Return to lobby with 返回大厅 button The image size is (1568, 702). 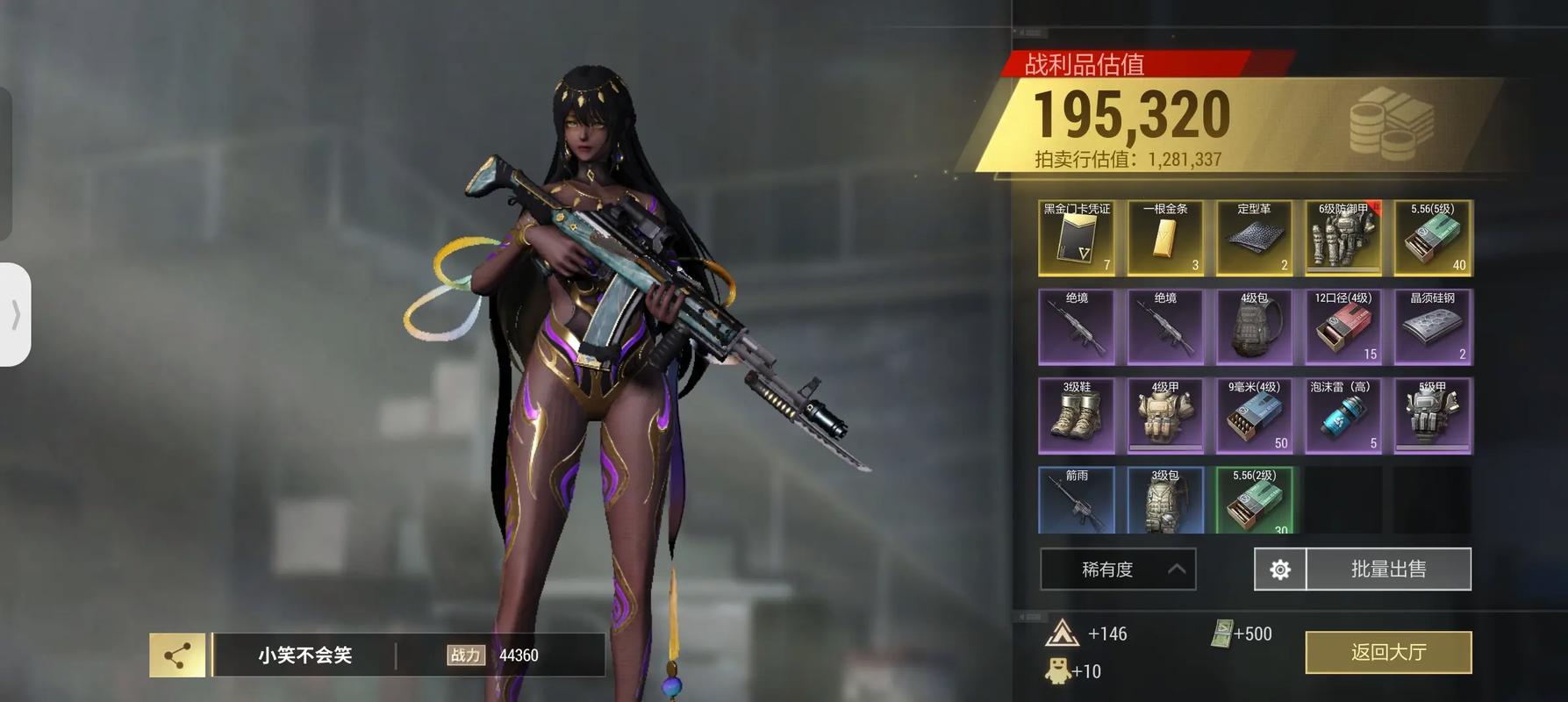point(1388,652)
